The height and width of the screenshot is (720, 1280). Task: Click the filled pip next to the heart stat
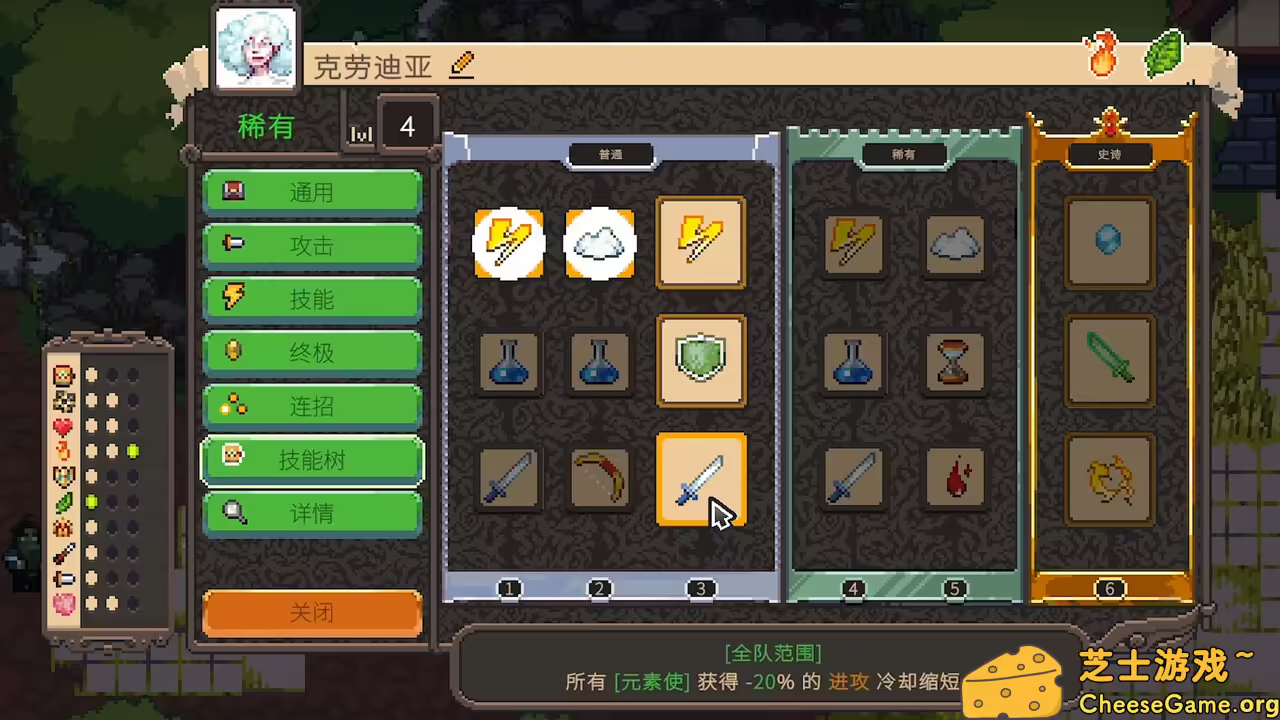(91, 426)
